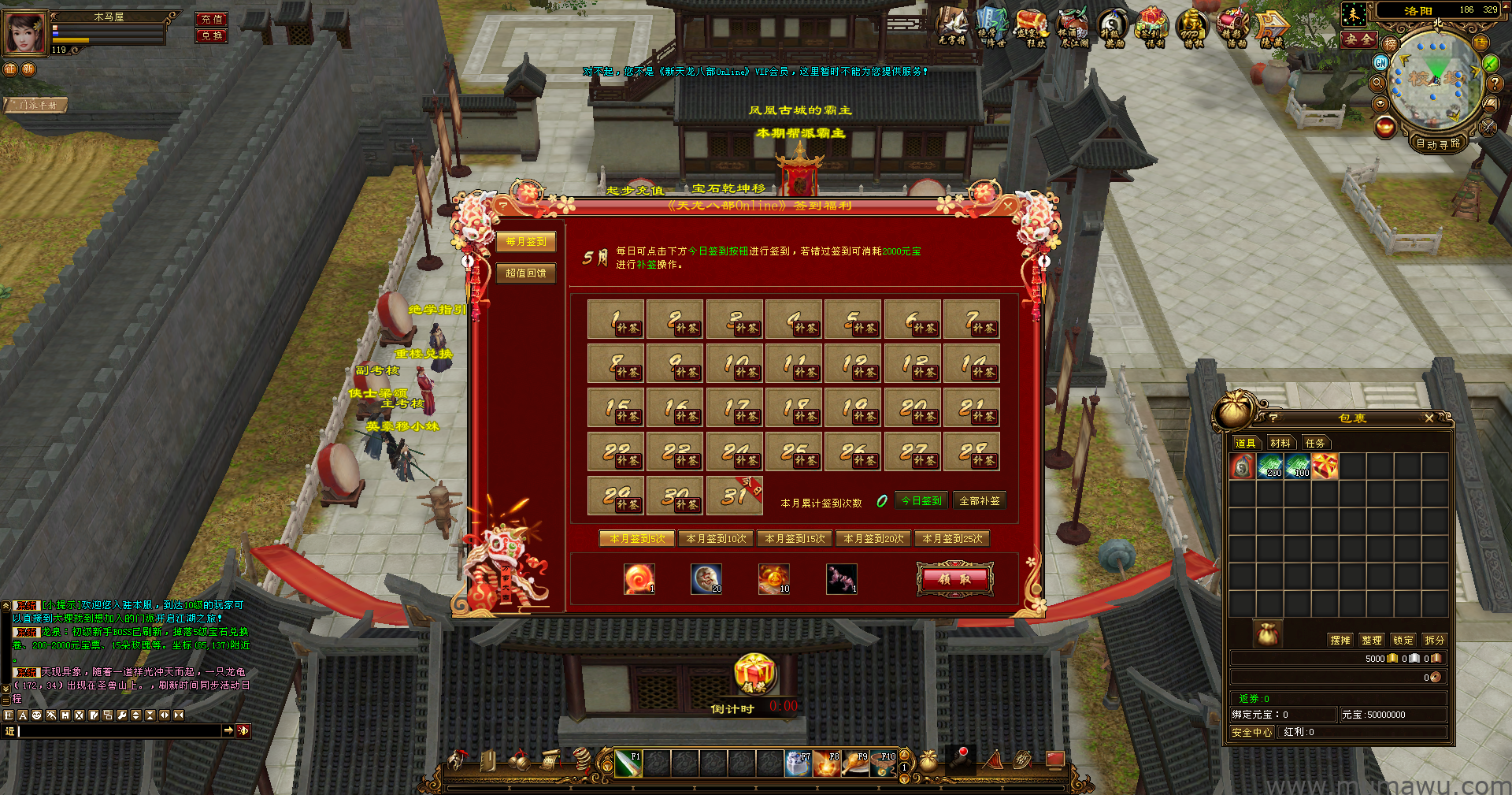Switch to the 超值回馈 section
The image size is (1512, 795).
click(x=526, y=273)
